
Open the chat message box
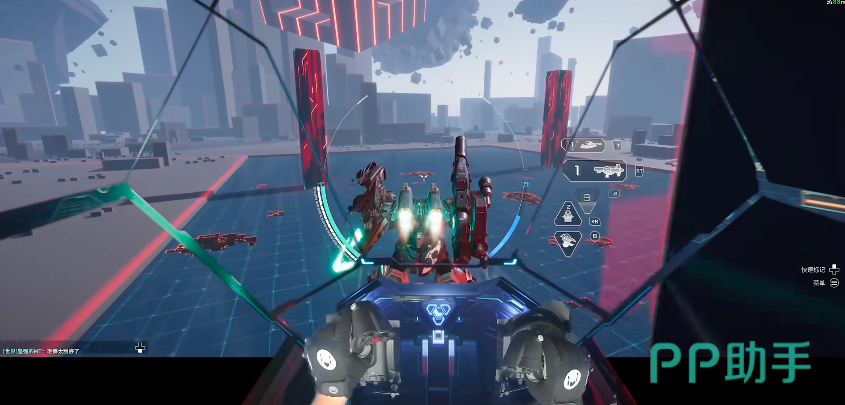[70, 349]
